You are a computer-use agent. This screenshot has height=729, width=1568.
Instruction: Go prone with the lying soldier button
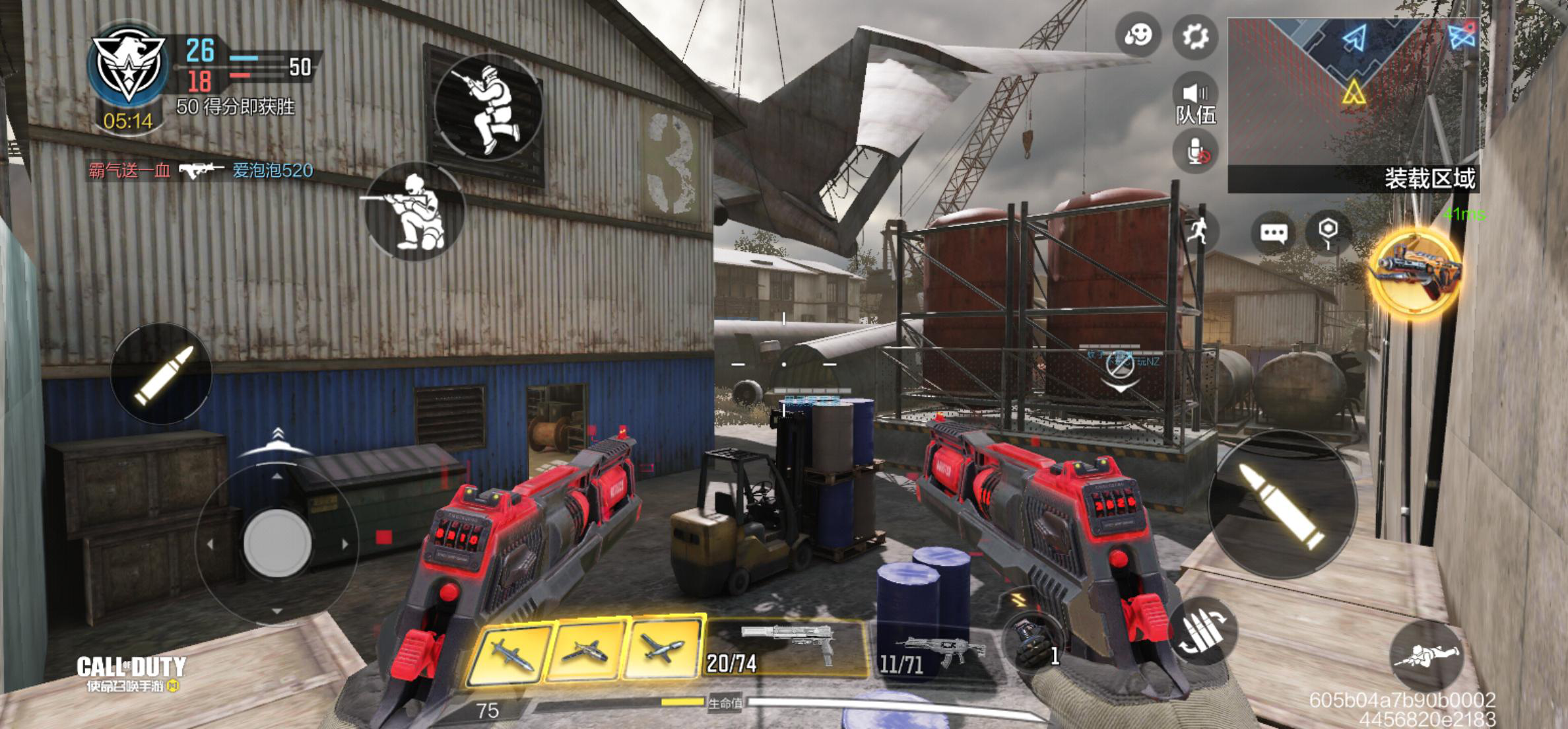tap(1425, 655)
